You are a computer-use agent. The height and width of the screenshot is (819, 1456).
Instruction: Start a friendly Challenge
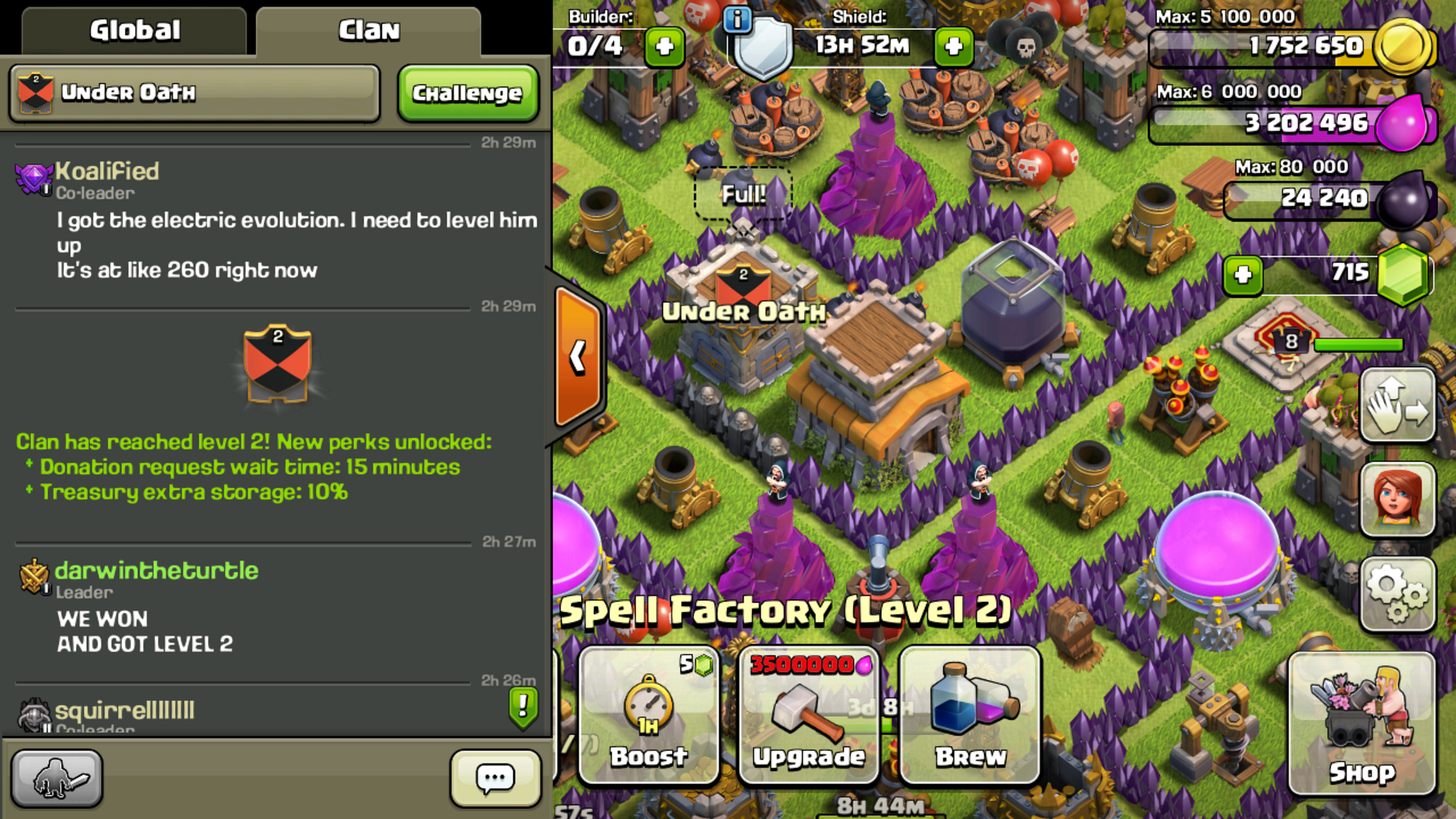click(x=467, y=93)
